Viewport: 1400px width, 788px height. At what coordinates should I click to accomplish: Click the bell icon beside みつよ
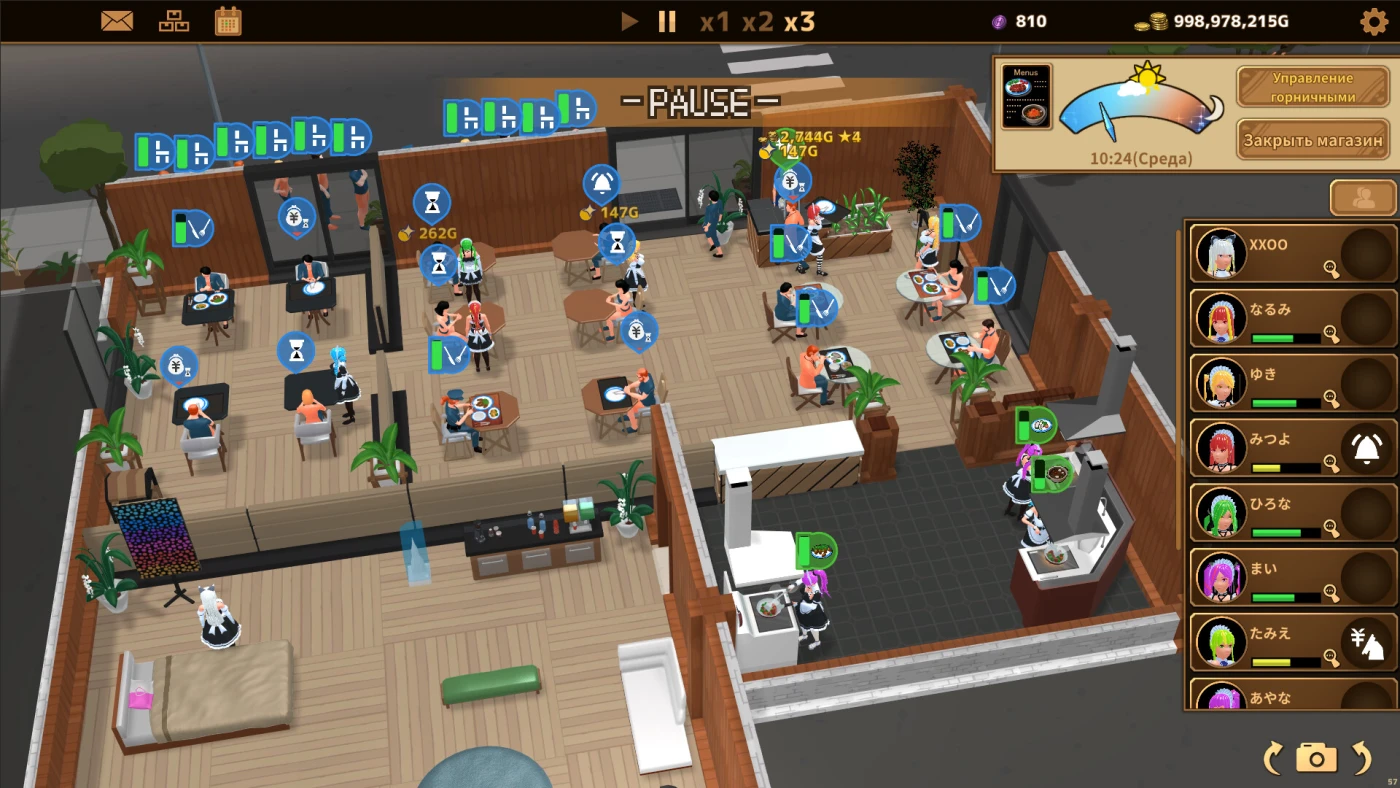[1366, 448]
